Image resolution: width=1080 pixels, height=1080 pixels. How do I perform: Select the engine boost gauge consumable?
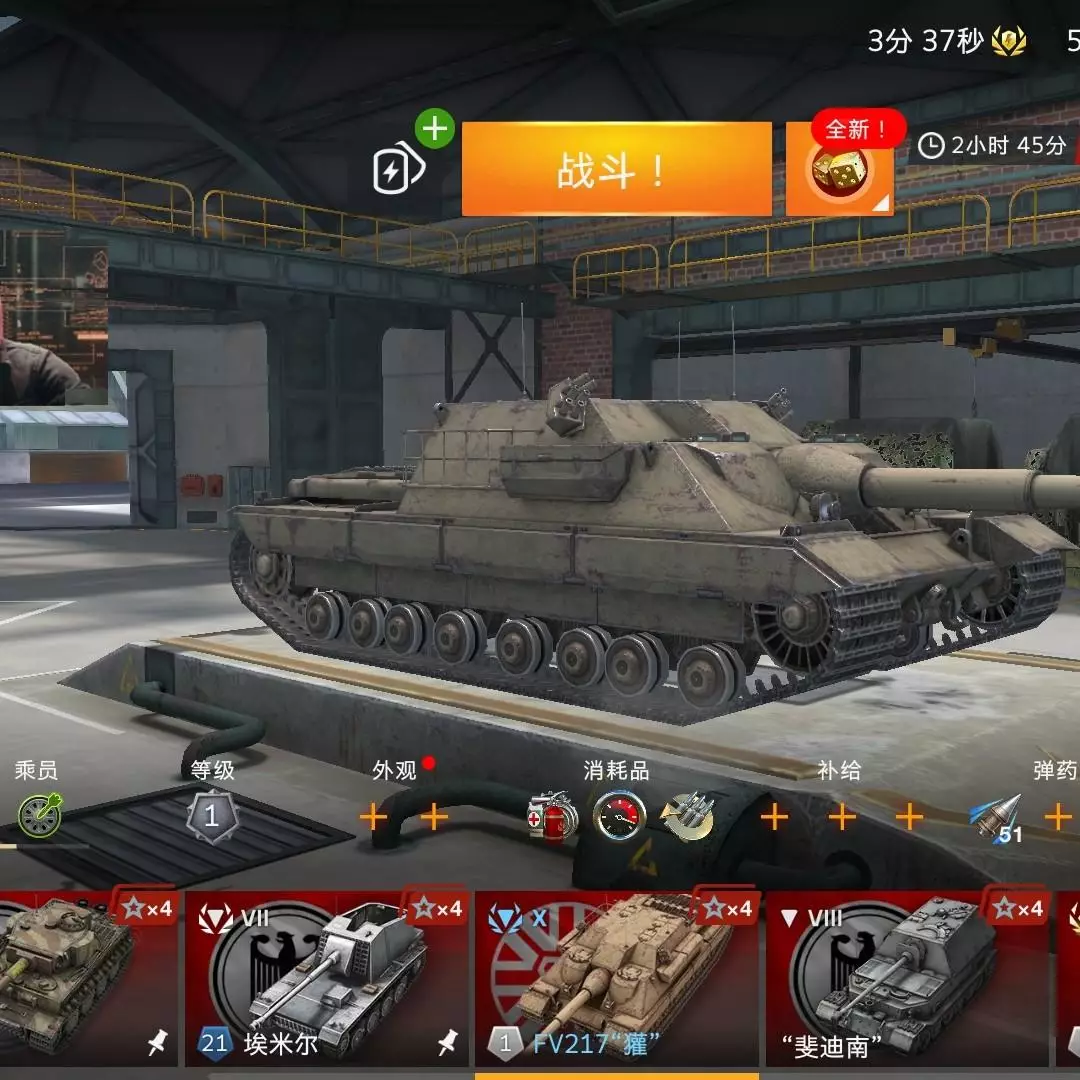point(619,817)
